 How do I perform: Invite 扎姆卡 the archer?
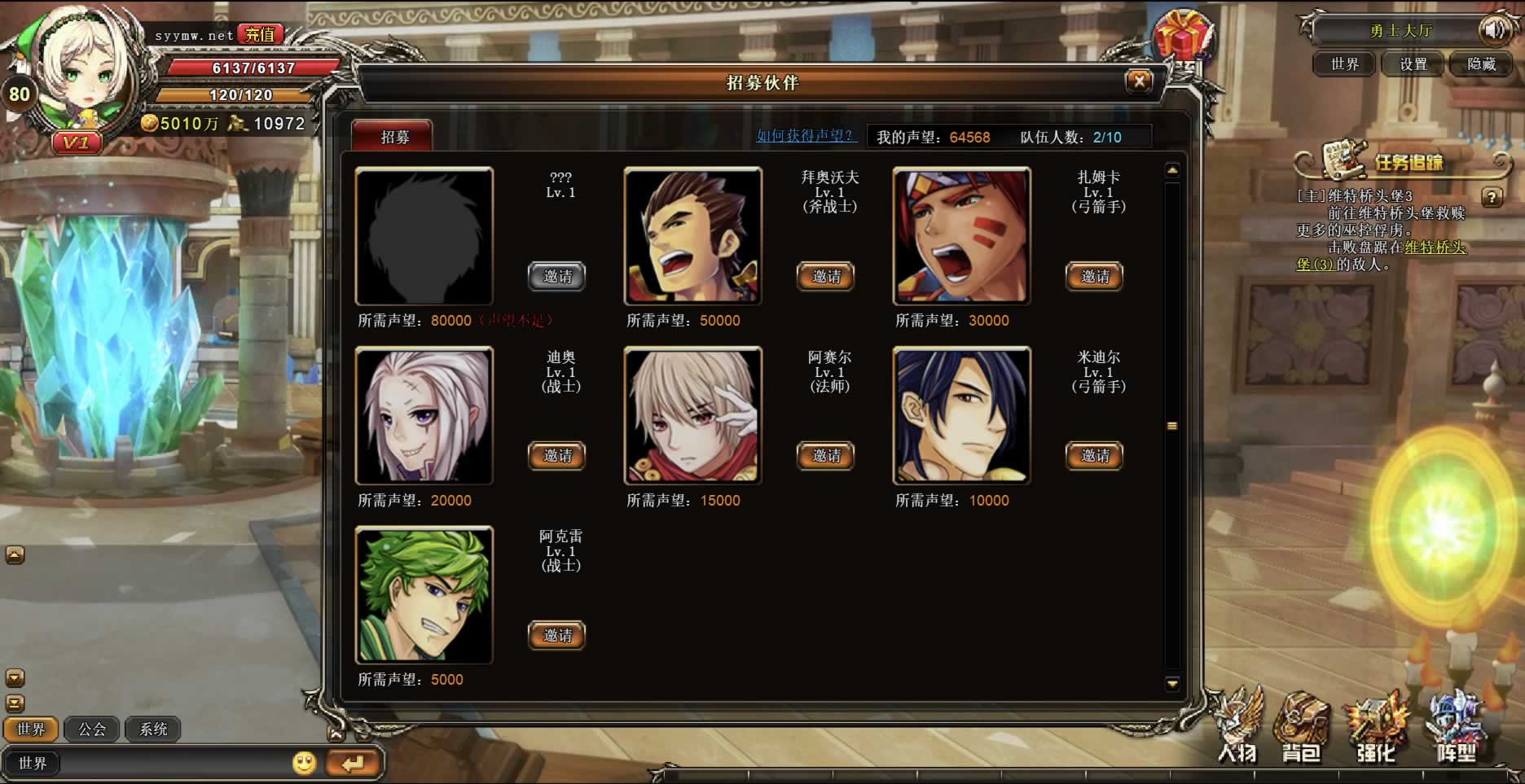1094,277
